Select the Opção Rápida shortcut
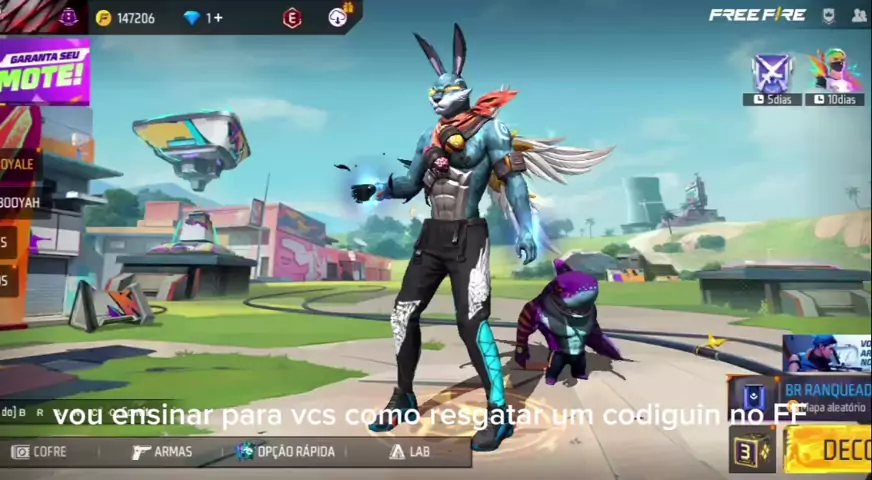Viewport: 872px width, 480px height. 286,452
